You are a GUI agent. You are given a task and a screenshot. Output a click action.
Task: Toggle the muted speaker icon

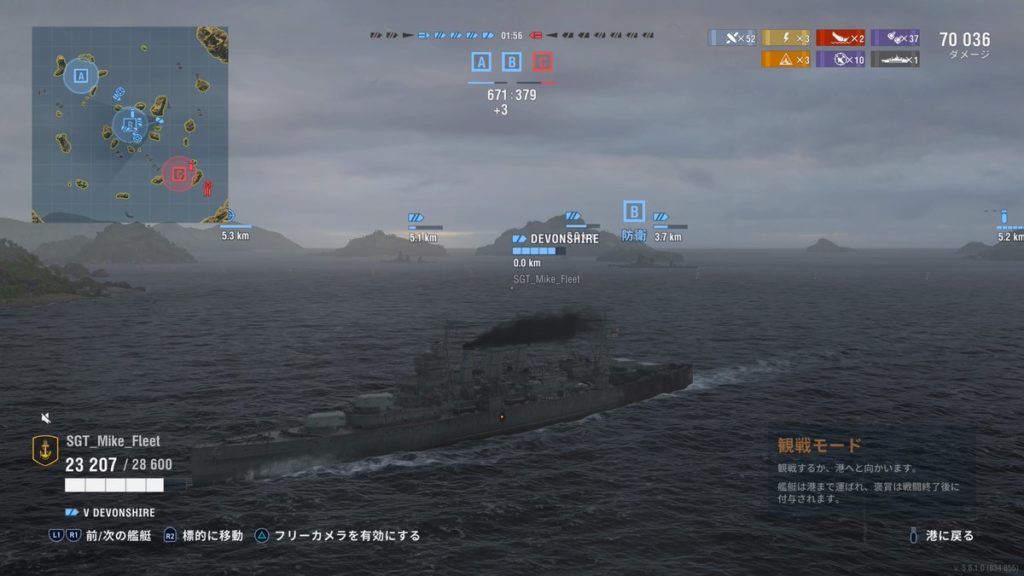(x=46, y=417)
